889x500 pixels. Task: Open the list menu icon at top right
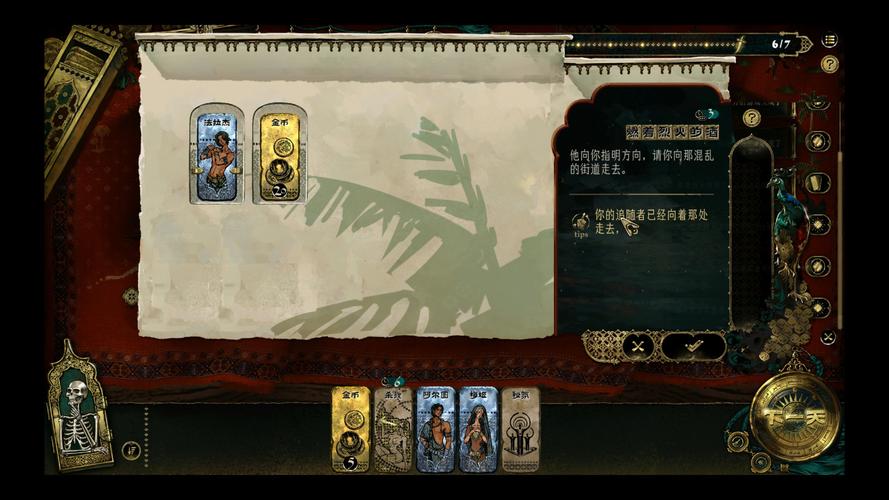point(830,41)
